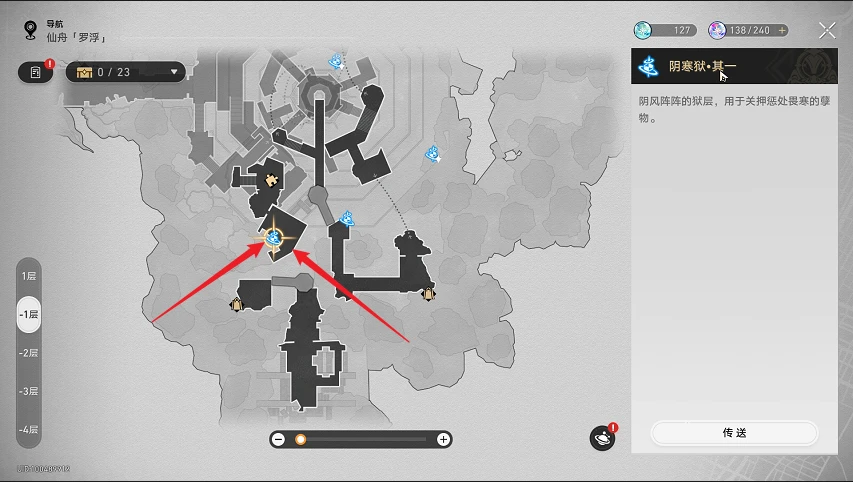Image resolution: width=853 pixels, height=482 pixels.
Task: Zoom in the map with plus button
Action: click(x=444, y=439)
